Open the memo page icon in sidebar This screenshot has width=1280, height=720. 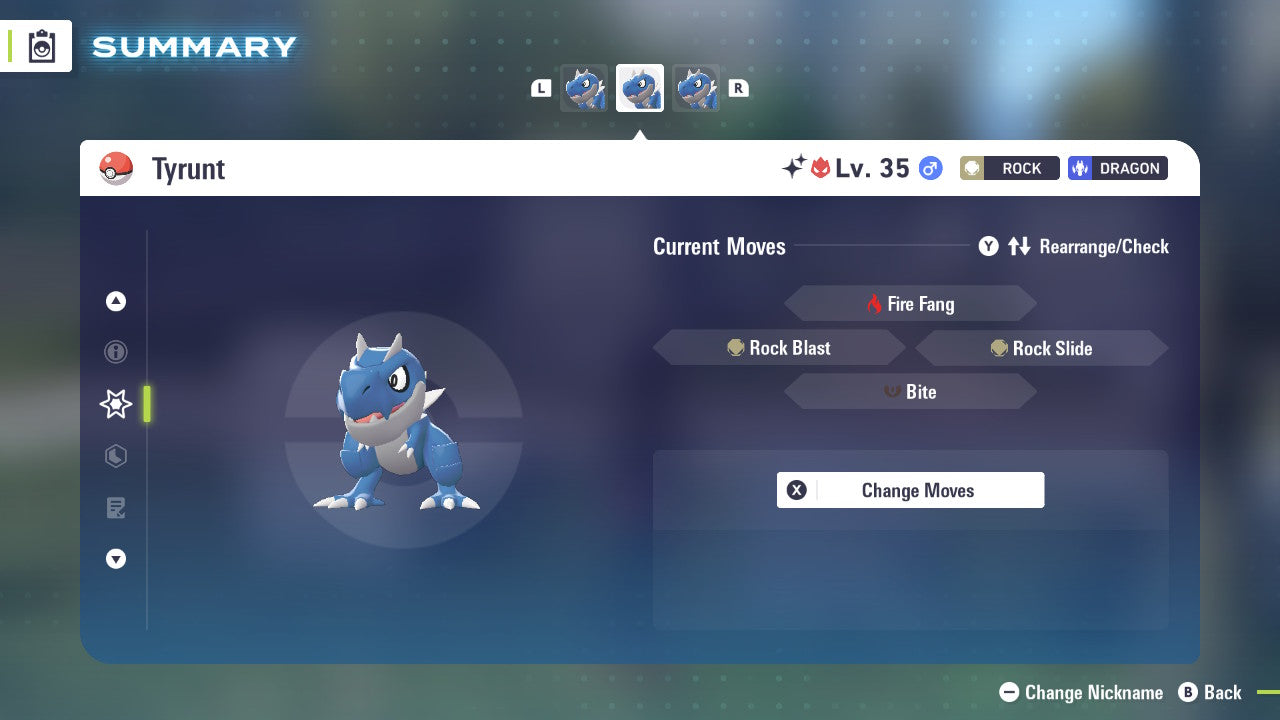click(115, 508)
